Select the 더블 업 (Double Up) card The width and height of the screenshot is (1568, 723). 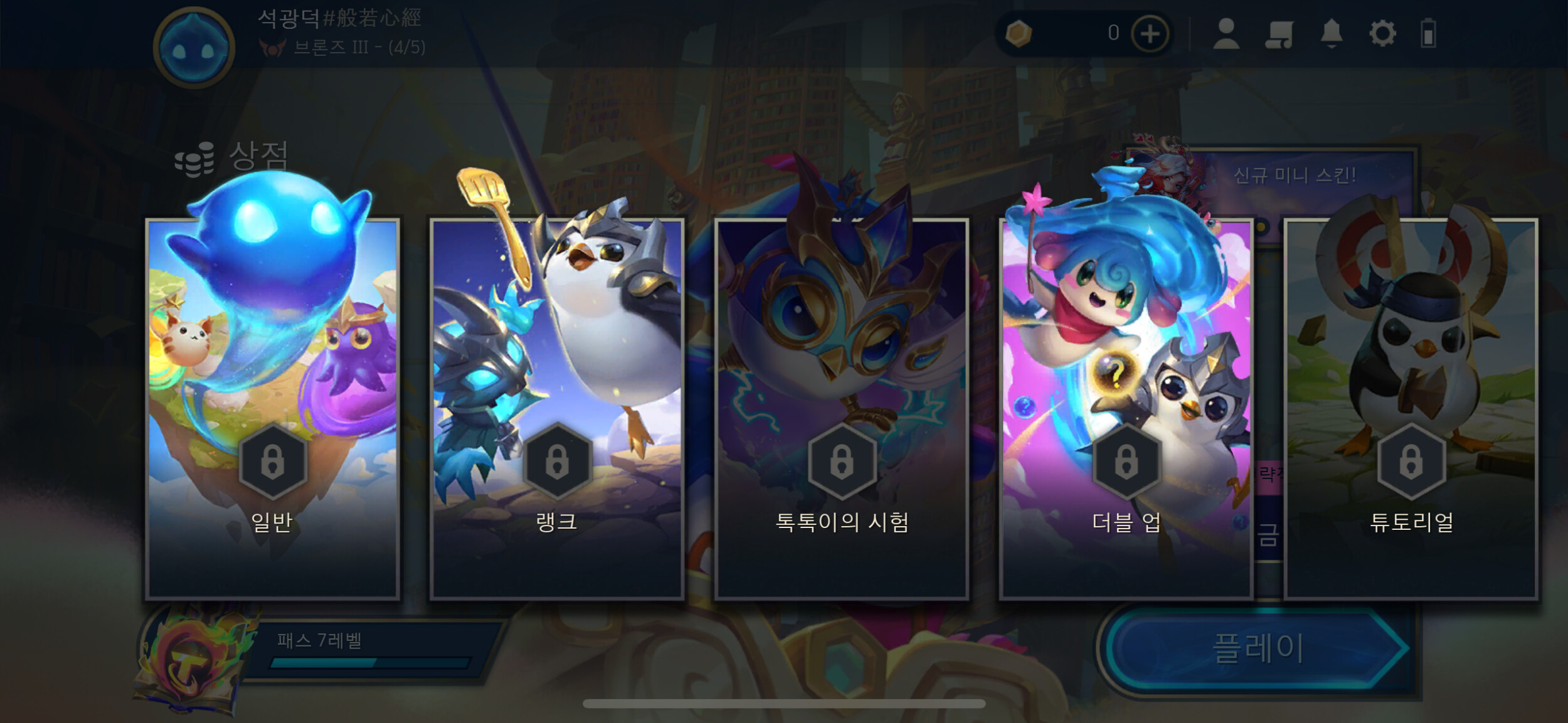[1126, 409]
